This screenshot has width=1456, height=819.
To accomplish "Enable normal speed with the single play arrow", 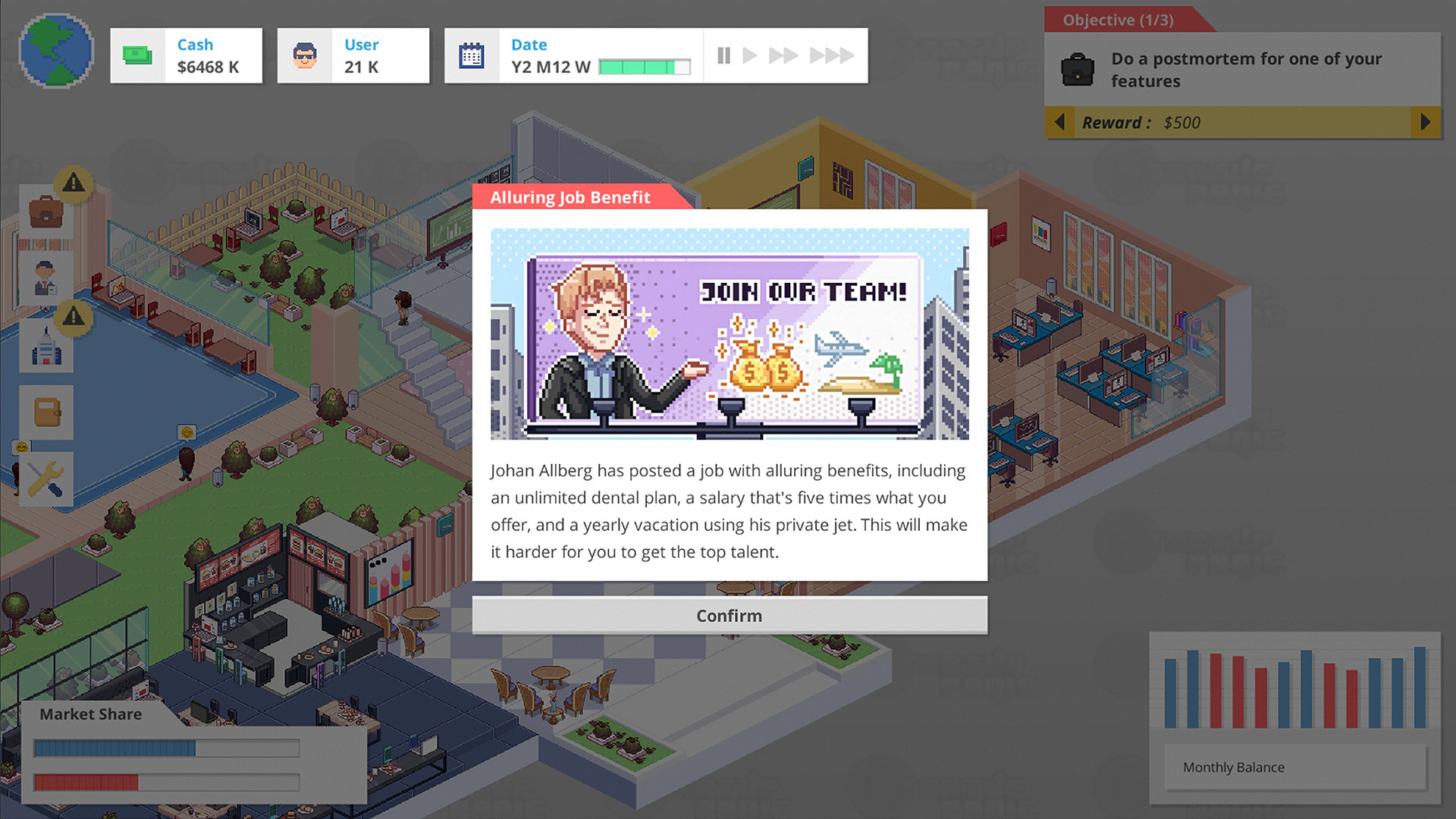I will click(x=750, y=55).
